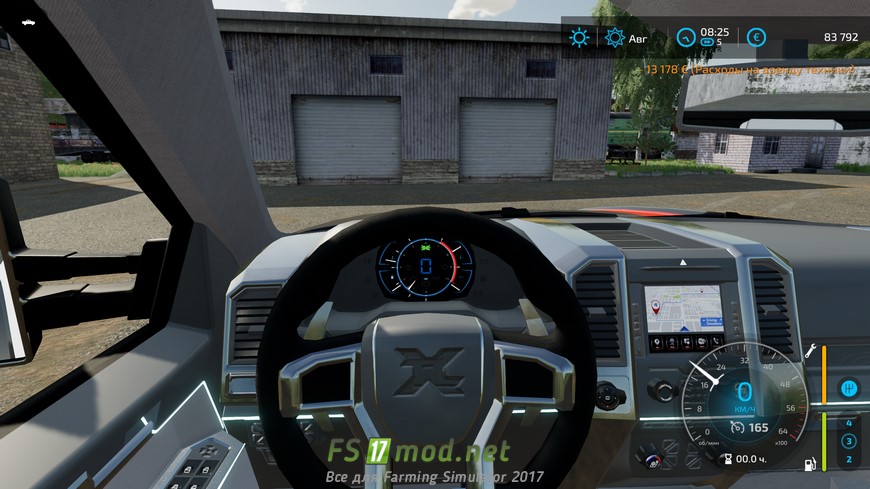Click the game clock icon
Image resolution: width=870 pixels, height=489 pixels.
pyautogui.click(x=686, y=38)
